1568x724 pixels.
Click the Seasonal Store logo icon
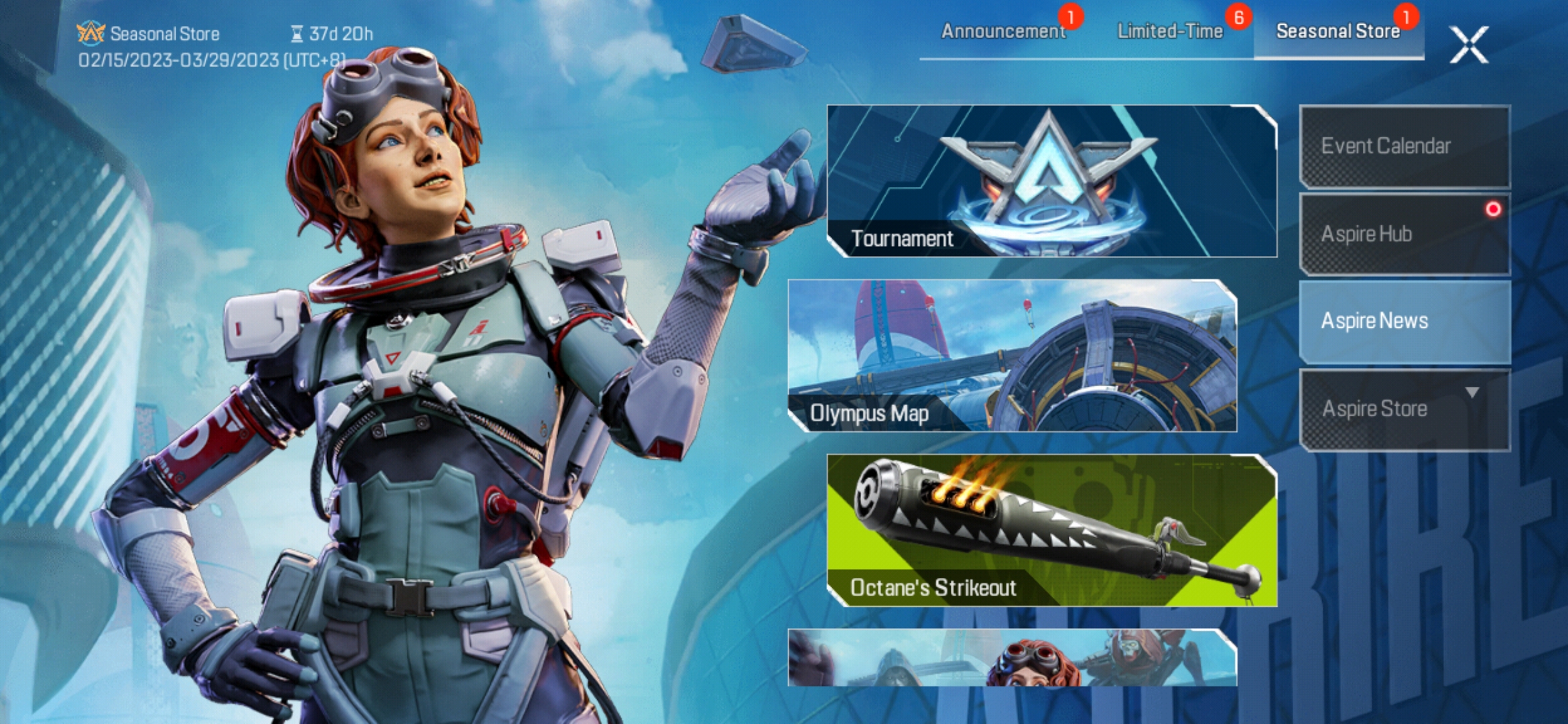click(x=92, y=32)
